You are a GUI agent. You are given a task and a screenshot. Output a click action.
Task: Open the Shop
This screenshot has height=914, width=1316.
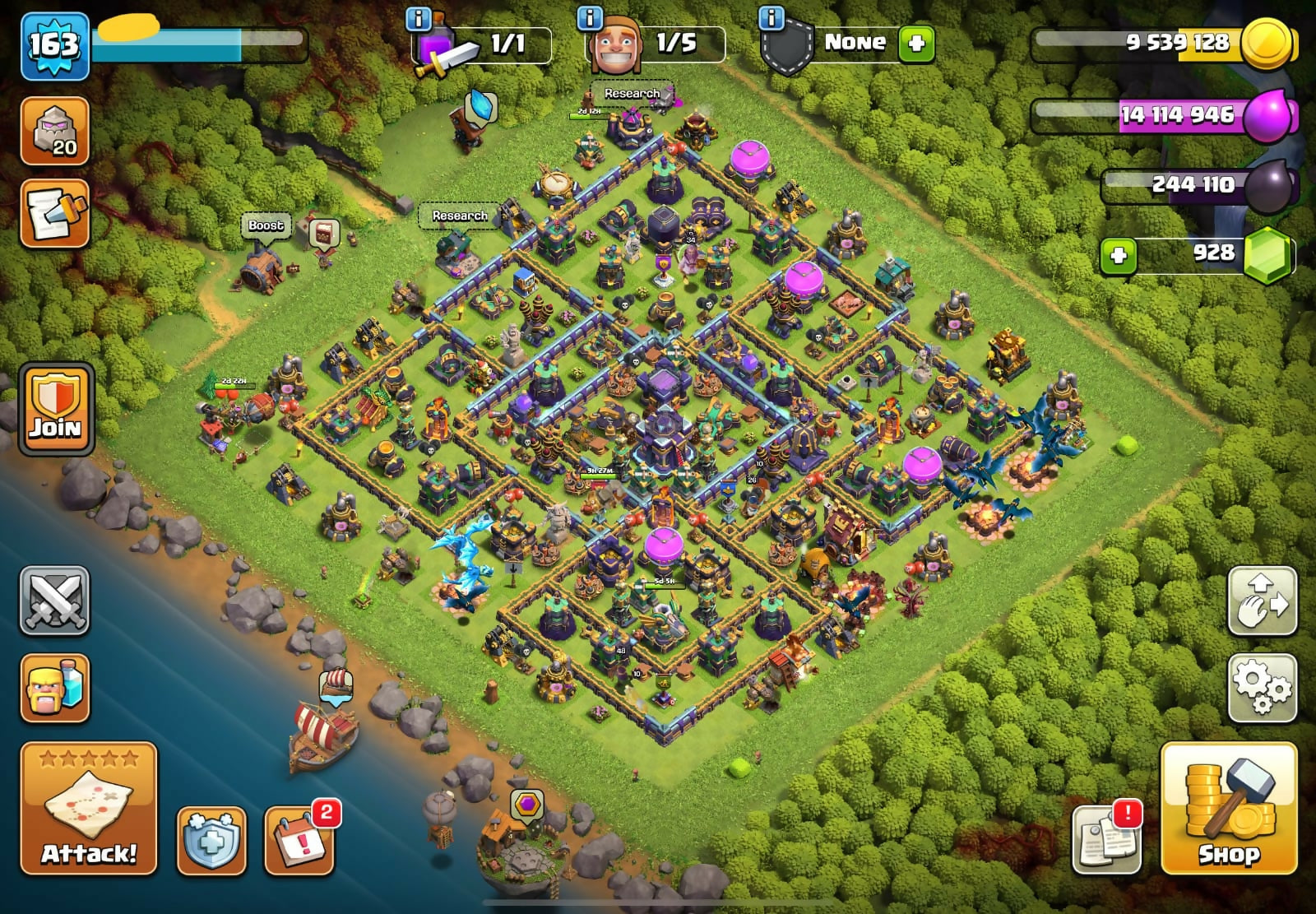(1228, 809)
